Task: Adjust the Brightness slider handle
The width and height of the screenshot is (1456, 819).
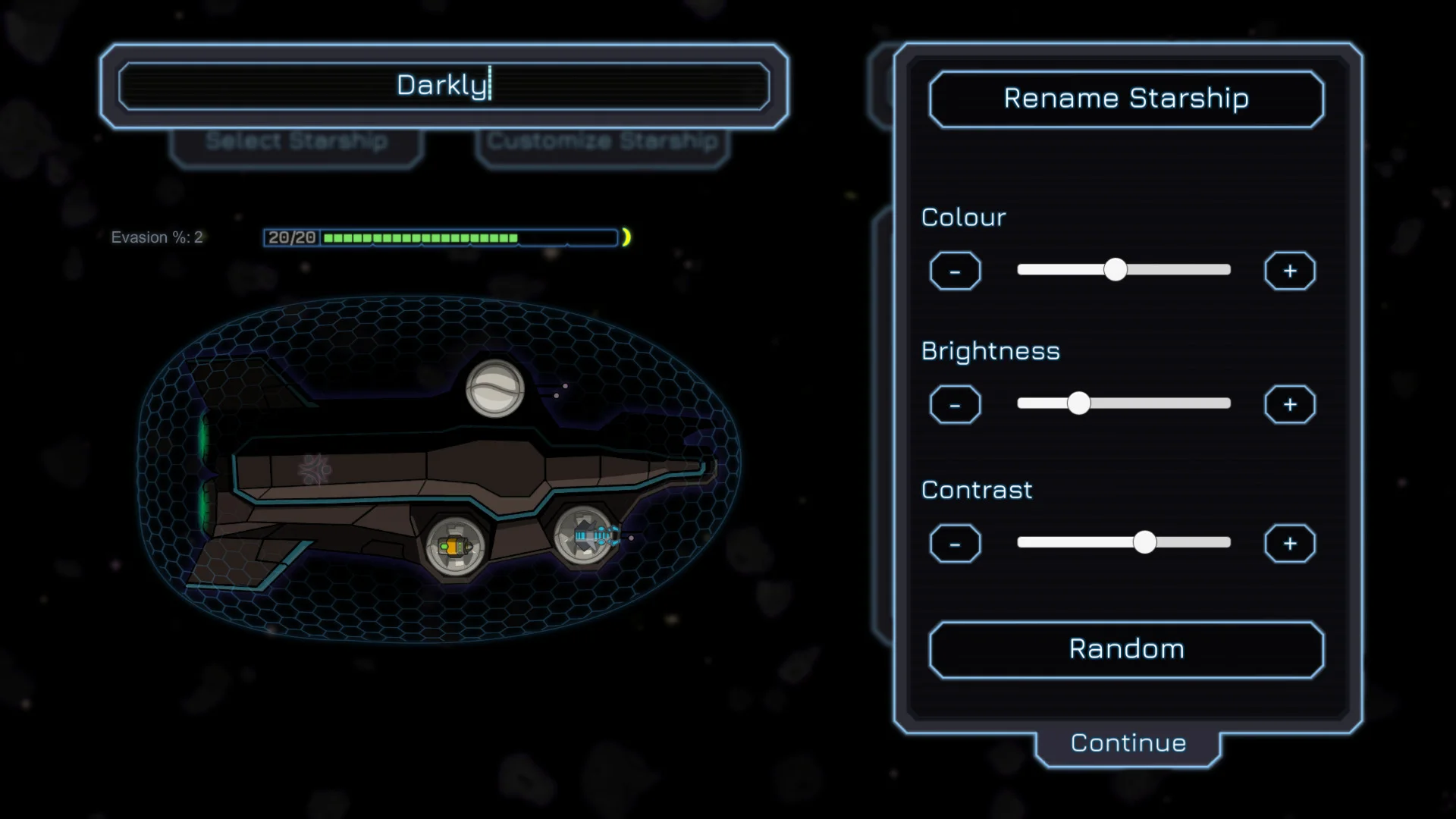Action: 1078,403
